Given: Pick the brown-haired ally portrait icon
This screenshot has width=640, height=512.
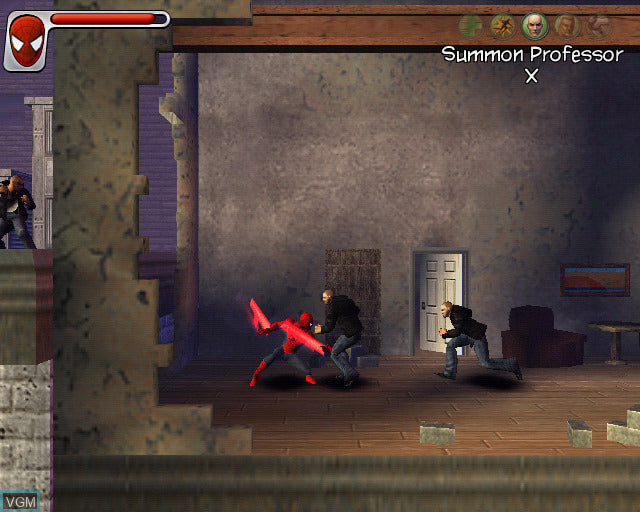Looking at the screenshot, I should click(x=567, y=26).
